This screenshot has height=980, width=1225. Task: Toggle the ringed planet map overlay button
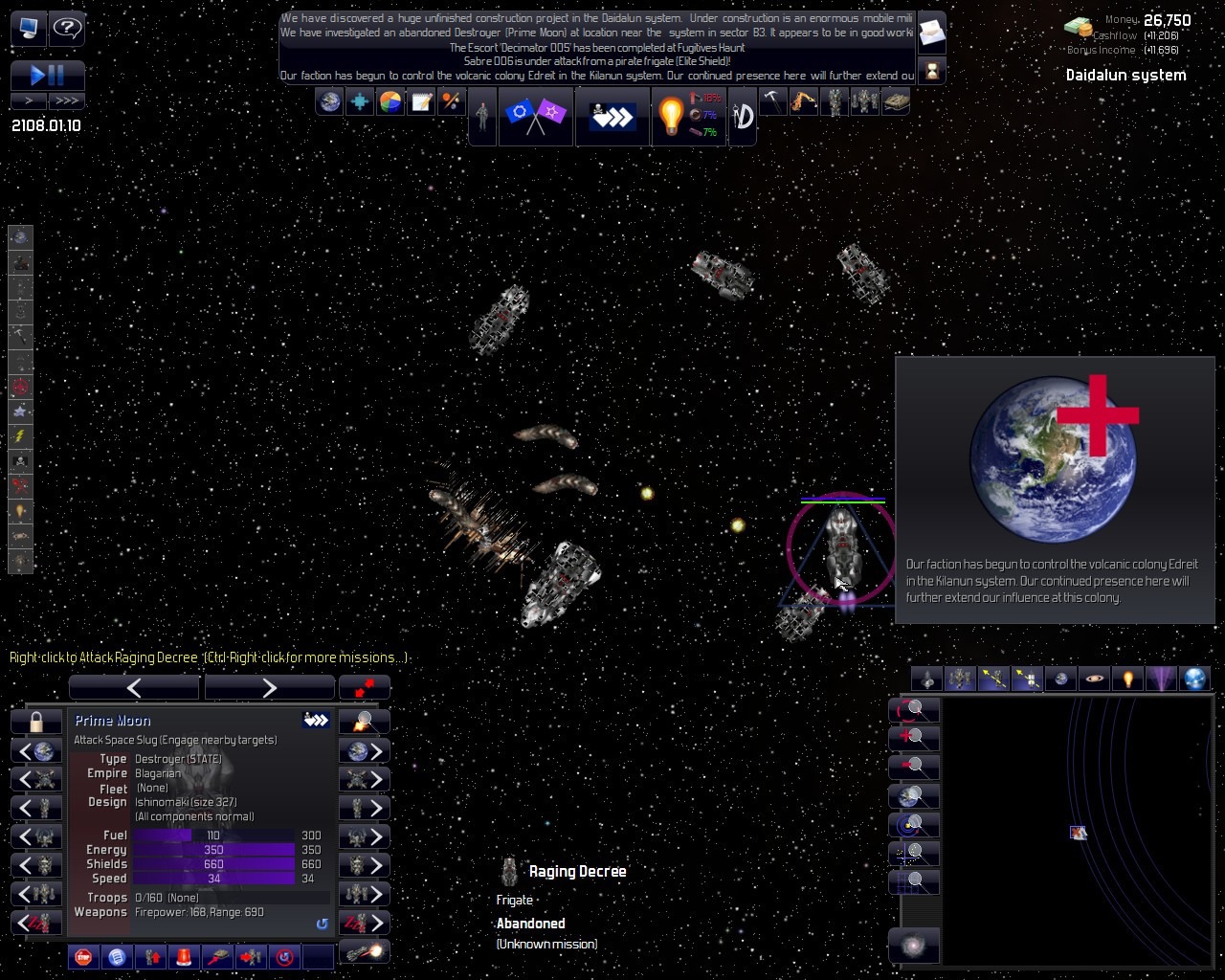(x=1094, y=679)
